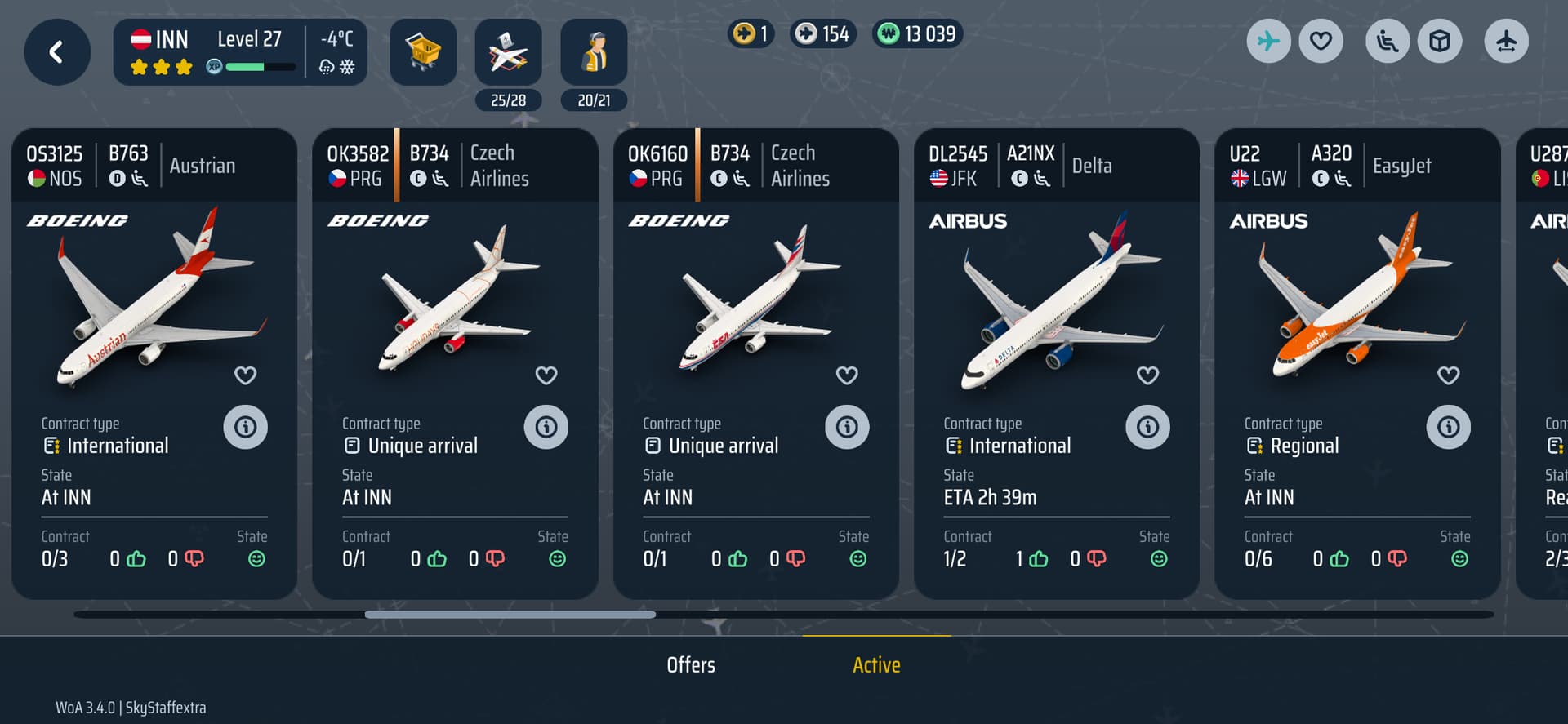Open the aircraft stands panel showing 25/28
1568x724 pixels.
[508, 52]
